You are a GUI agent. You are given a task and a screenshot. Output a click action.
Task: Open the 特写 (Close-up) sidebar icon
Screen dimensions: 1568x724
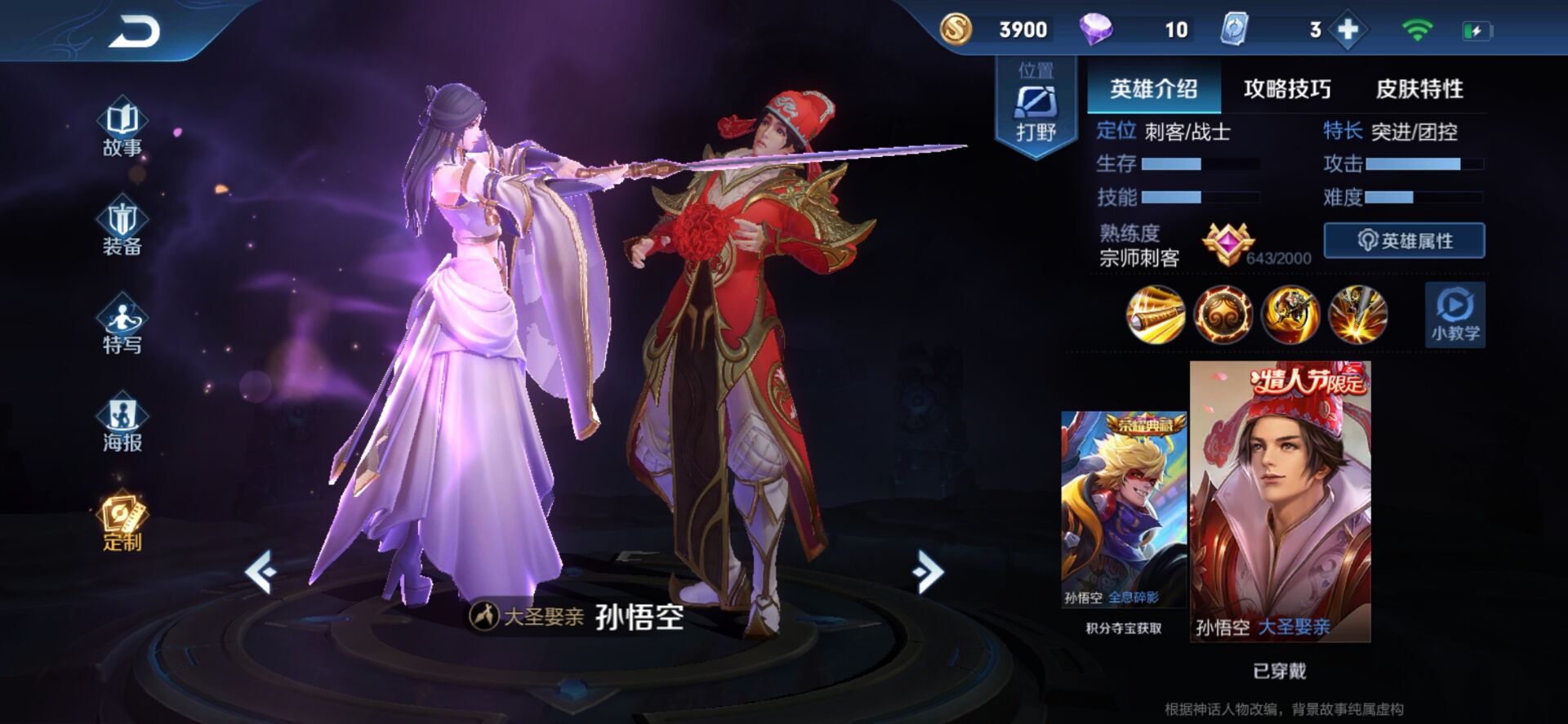tap(121, 325)
